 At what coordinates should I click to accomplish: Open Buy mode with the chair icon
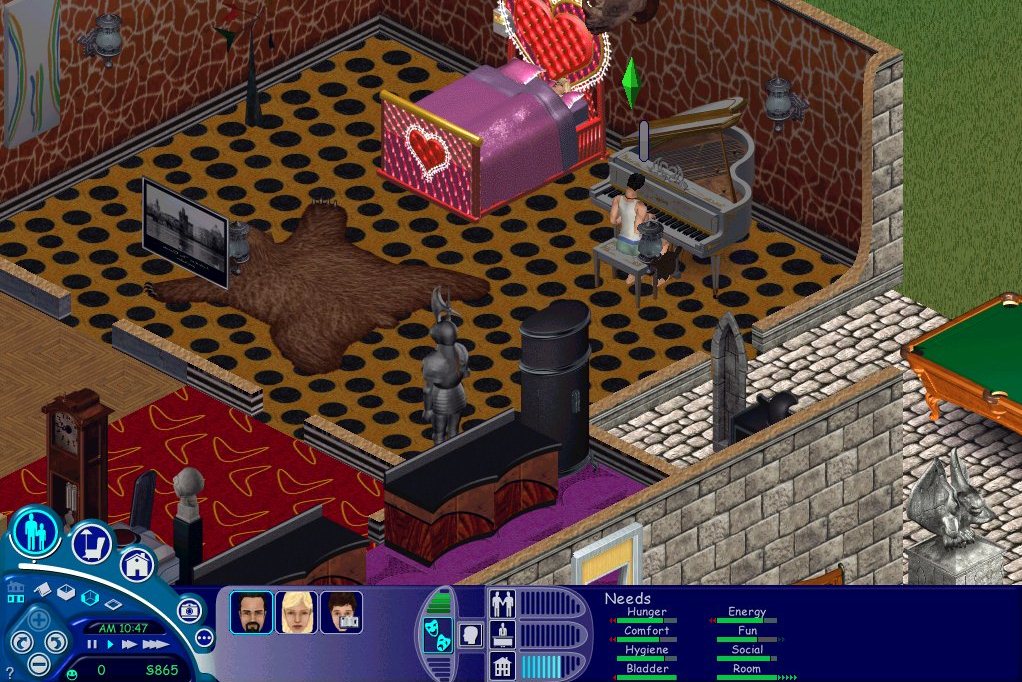point(91,543)
